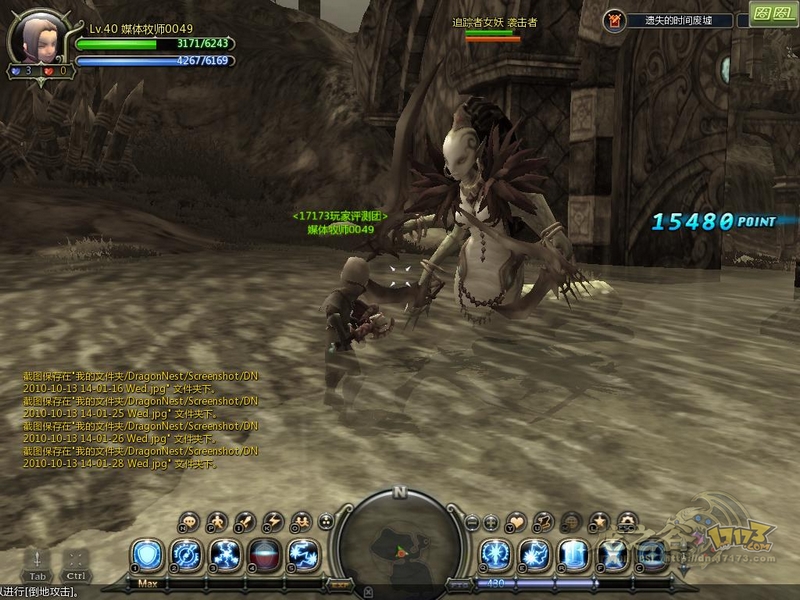Select the Ctrl quick slot icon
Screen dimensions: 800x600
coord(76,561)
